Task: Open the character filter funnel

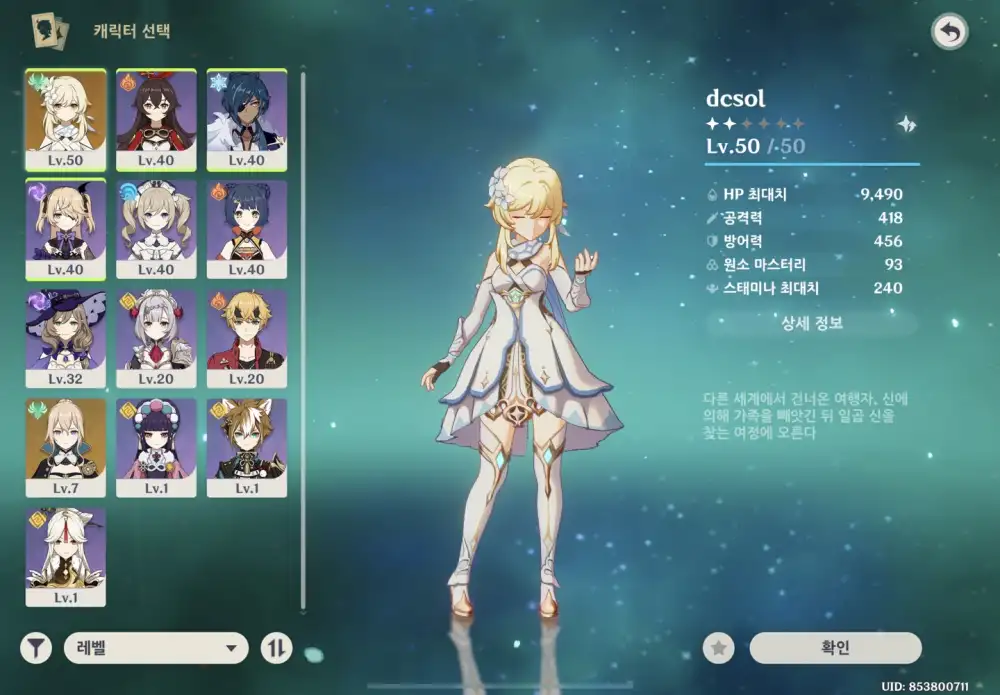Action: point(36,648)
